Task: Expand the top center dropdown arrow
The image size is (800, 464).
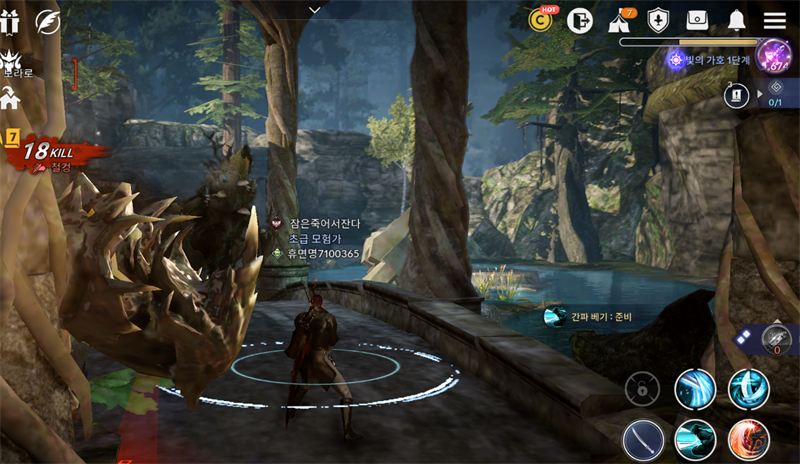Action: click(315, 10)
